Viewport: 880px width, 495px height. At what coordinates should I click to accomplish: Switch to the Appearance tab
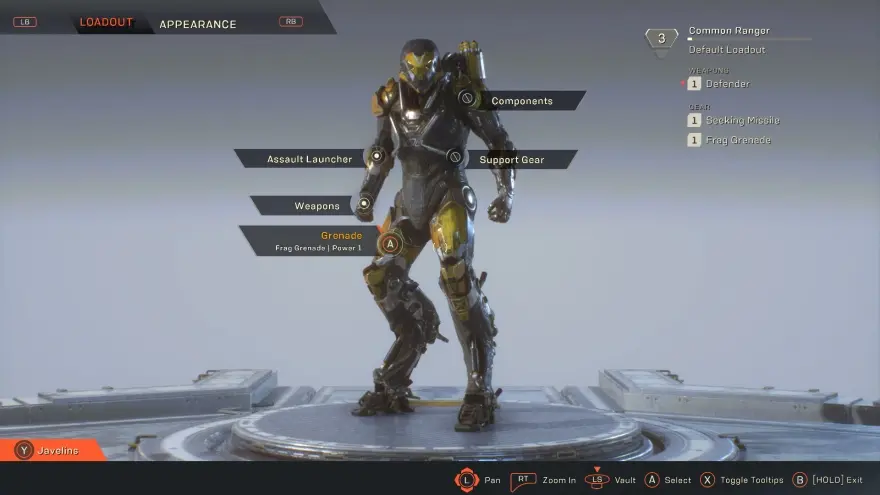198,24
